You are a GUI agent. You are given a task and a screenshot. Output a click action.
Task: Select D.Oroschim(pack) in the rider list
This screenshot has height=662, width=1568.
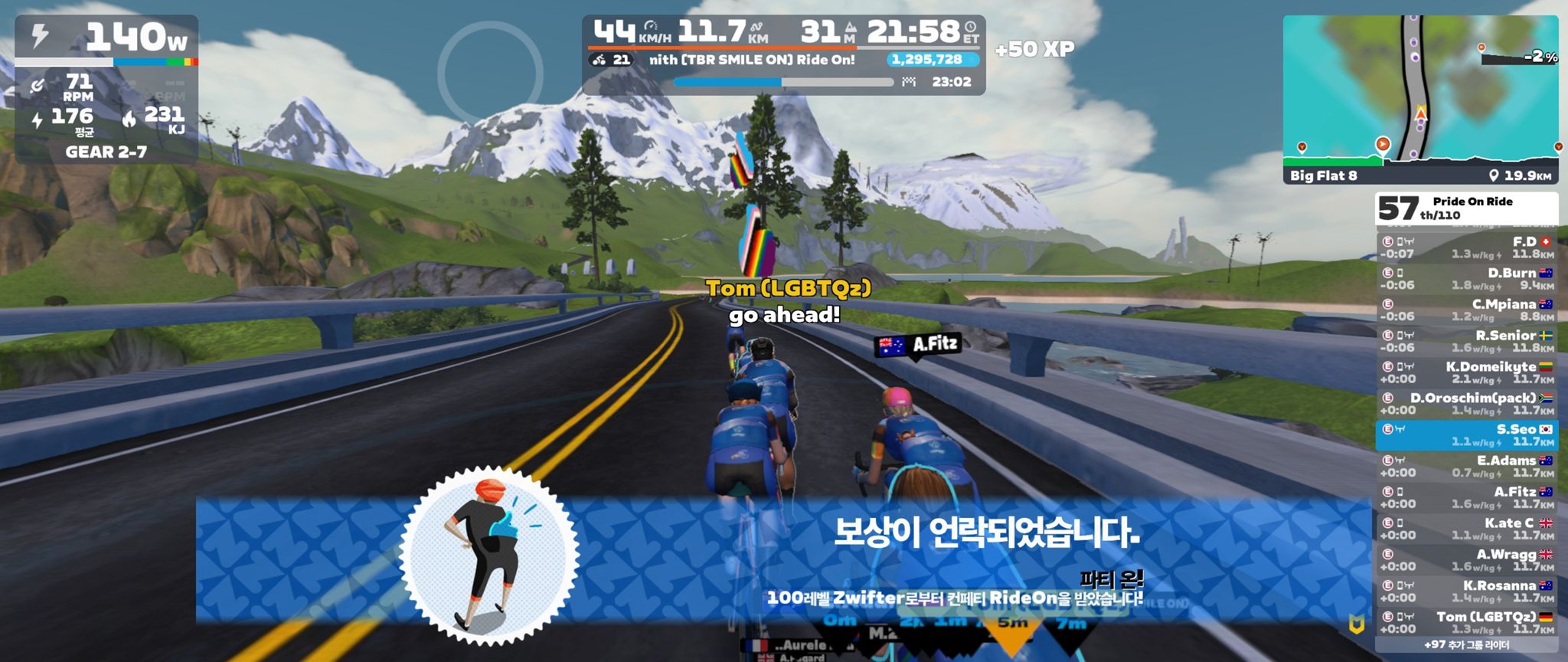[1466, 404]
